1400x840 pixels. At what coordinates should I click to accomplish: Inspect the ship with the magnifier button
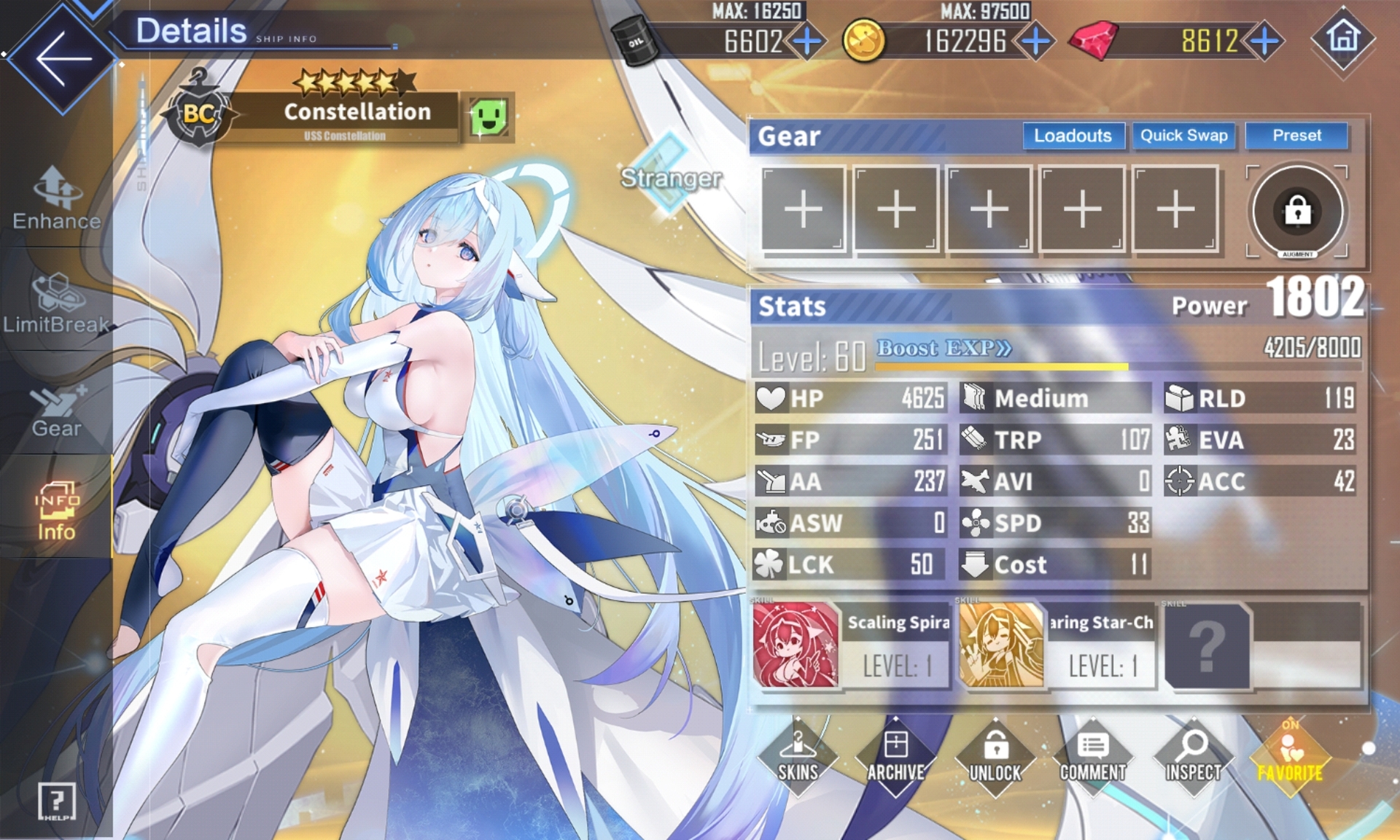[x=1193, y=758]
